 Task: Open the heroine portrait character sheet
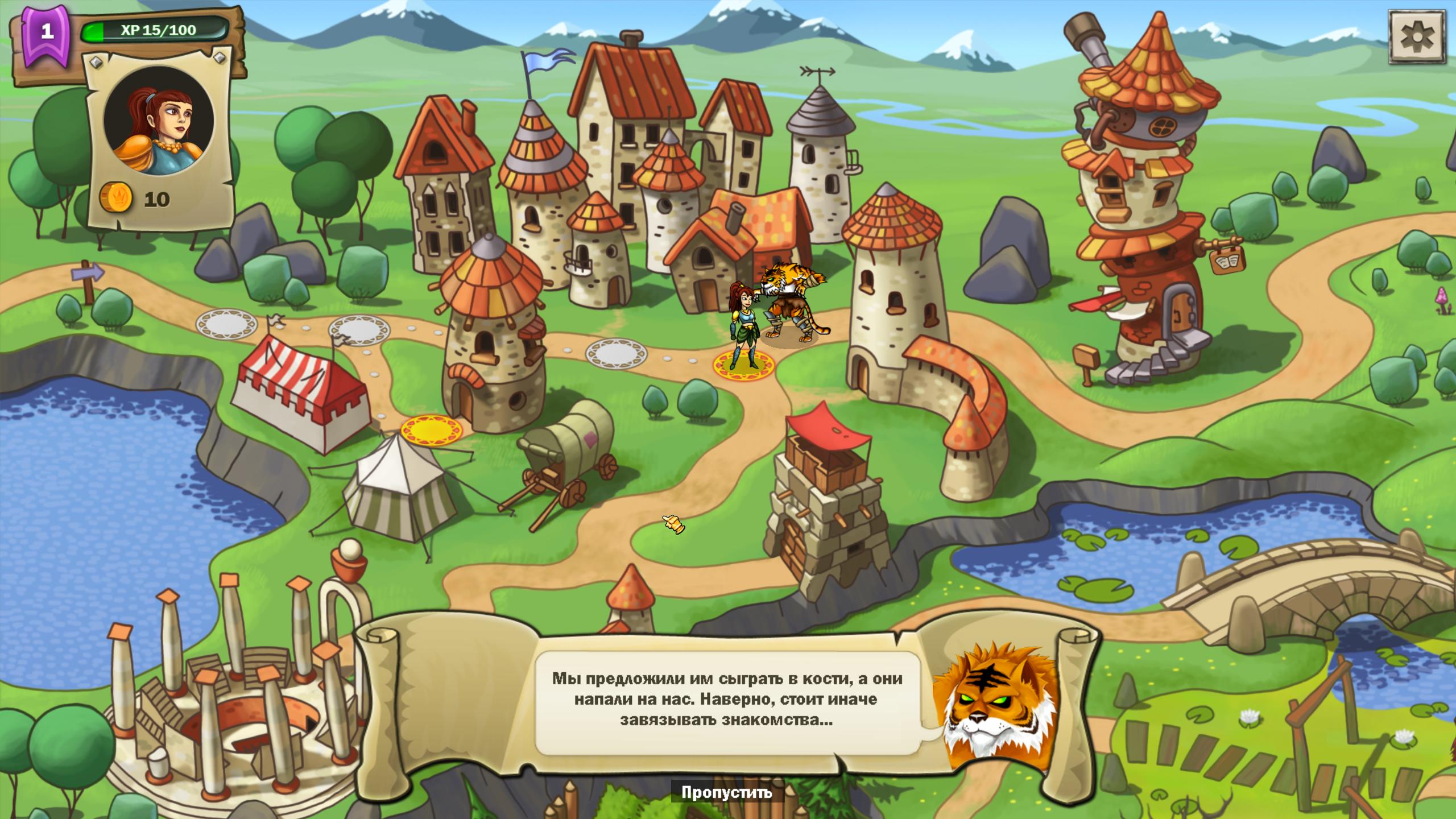tap(159, 121)
